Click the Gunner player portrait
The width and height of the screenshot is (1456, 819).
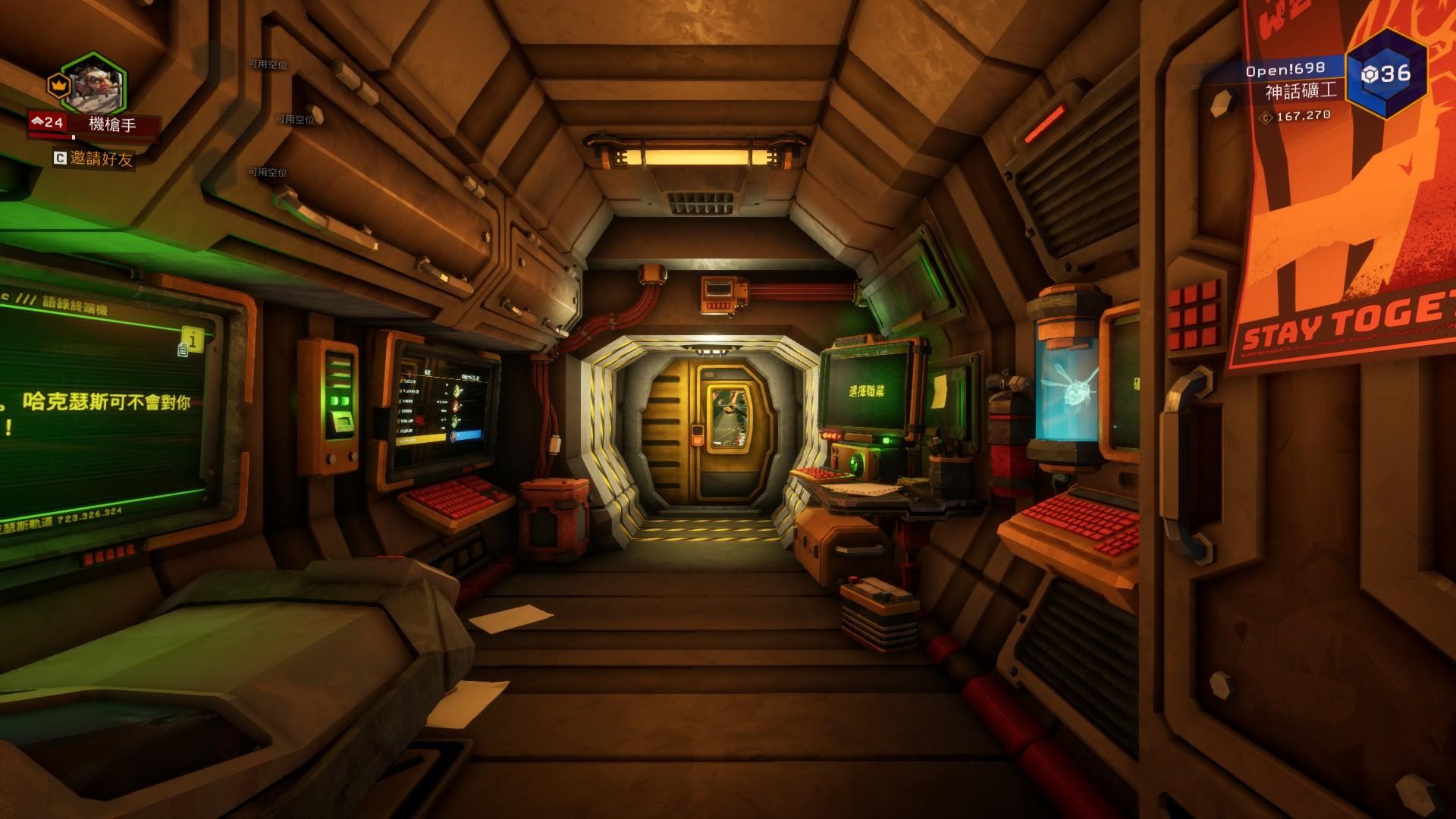point(93,84)
